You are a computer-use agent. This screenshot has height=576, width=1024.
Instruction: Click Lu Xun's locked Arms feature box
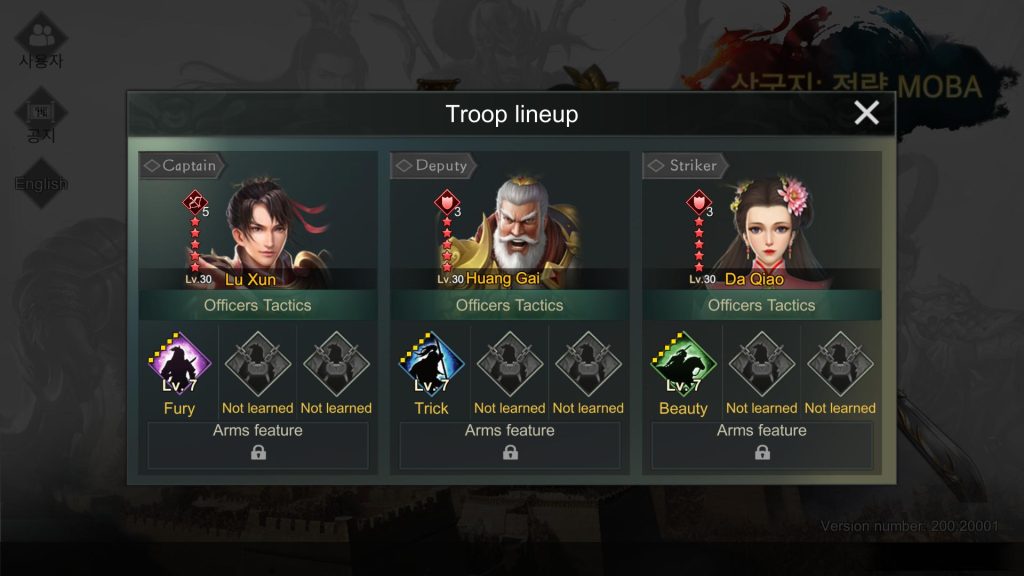pos(258,445)
